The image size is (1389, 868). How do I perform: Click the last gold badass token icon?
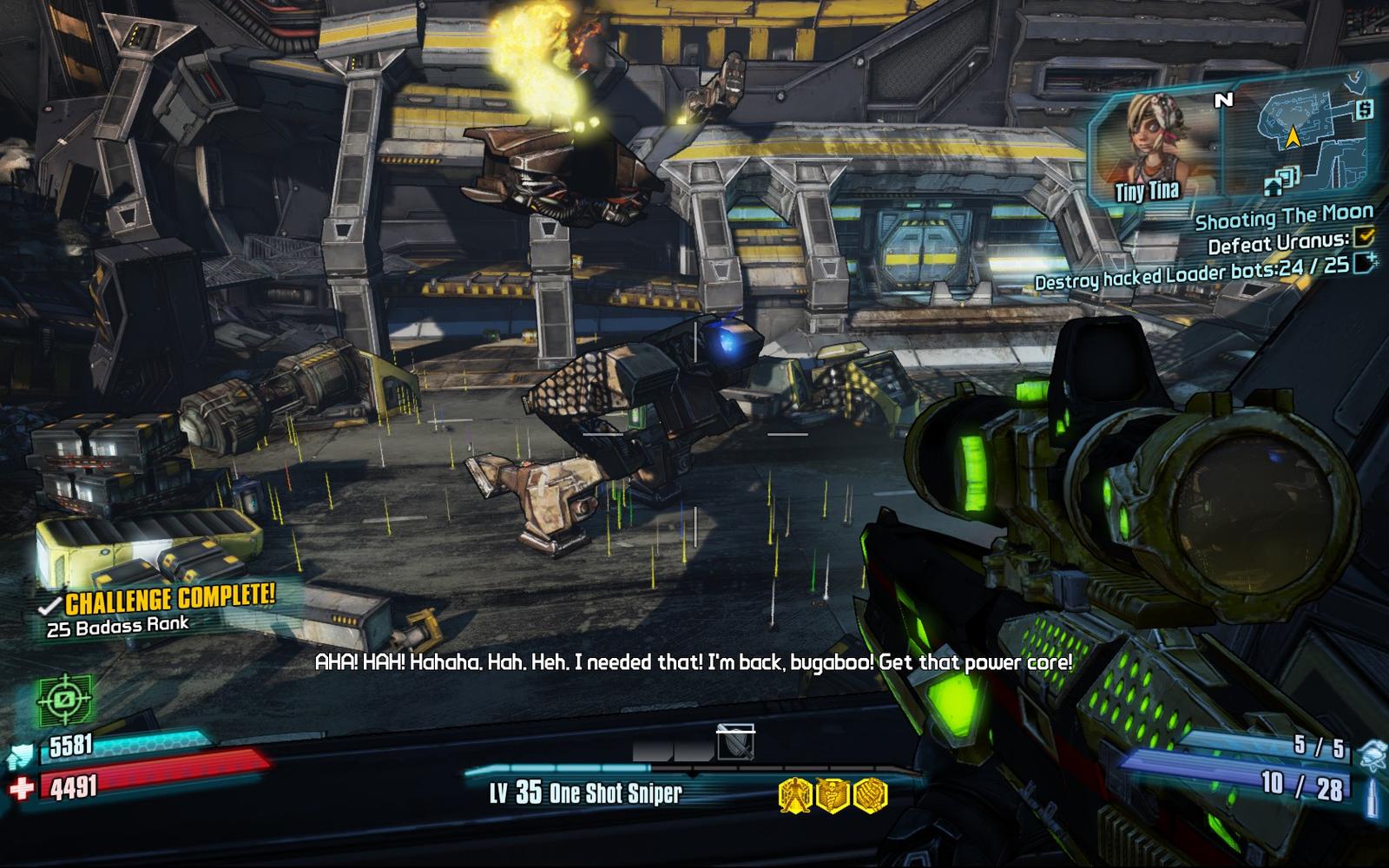870,794
